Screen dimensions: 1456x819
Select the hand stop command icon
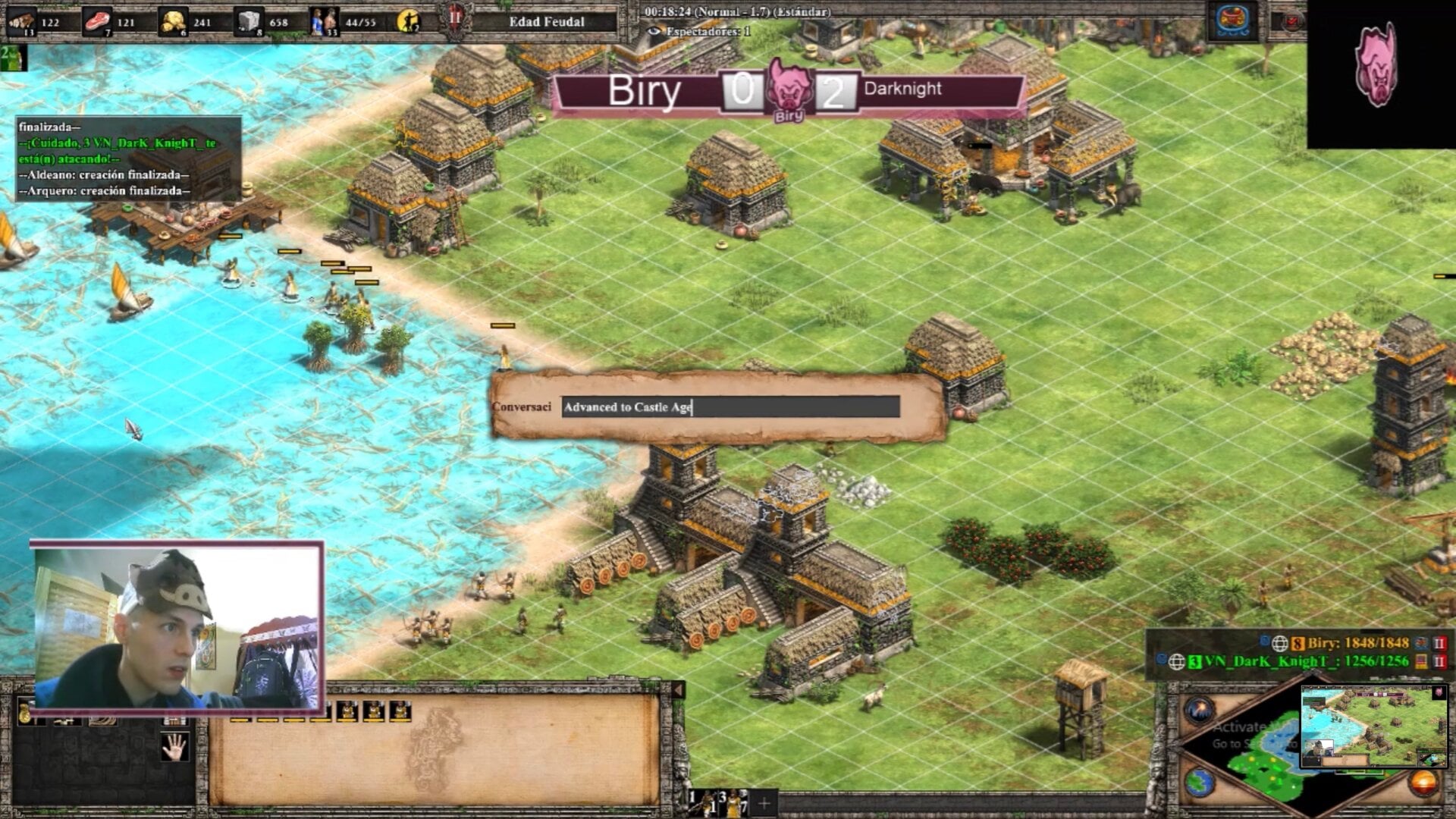(174, 746)
